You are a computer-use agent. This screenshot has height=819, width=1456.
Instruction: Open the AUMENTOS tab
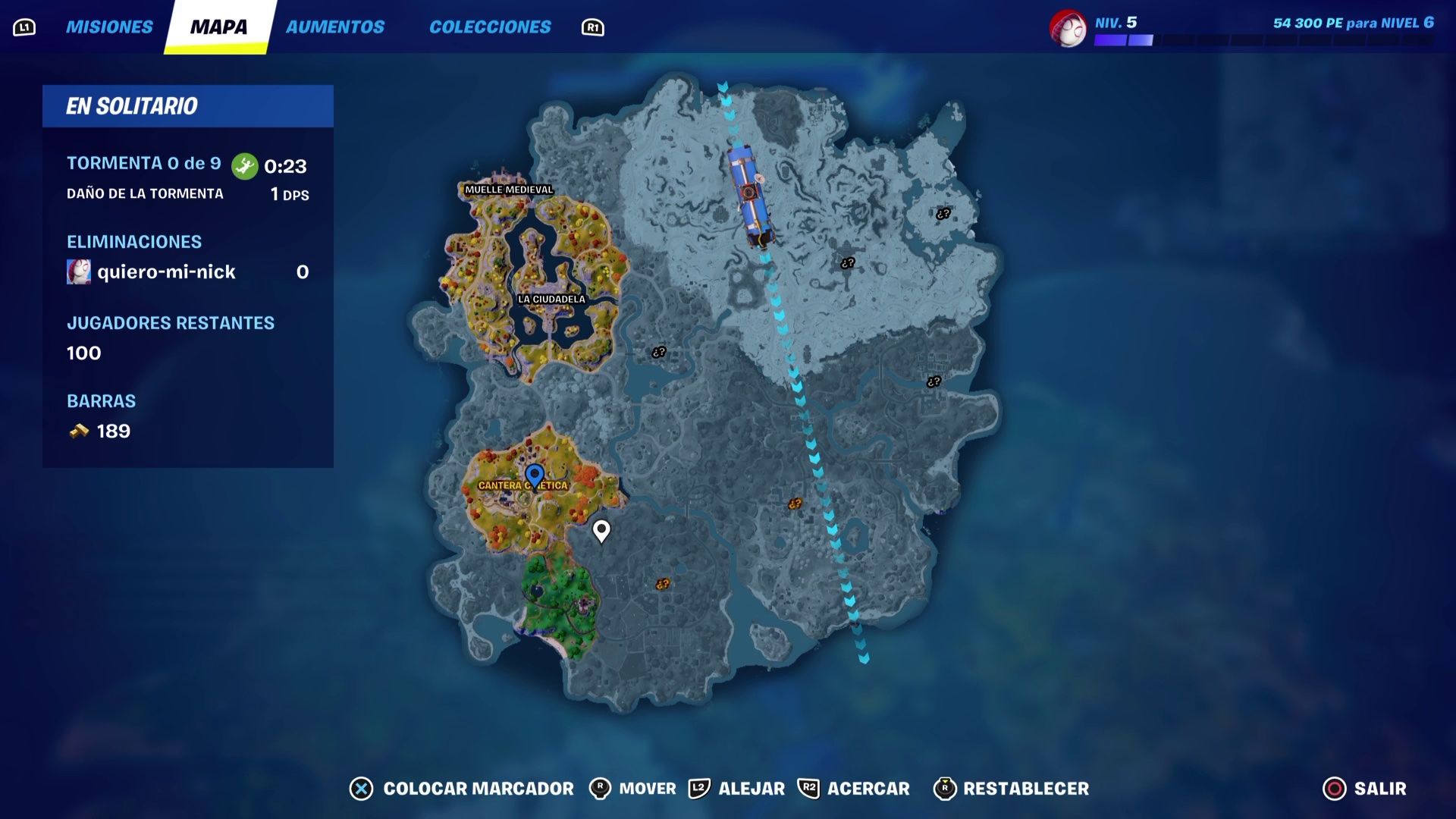pos(334,27)
